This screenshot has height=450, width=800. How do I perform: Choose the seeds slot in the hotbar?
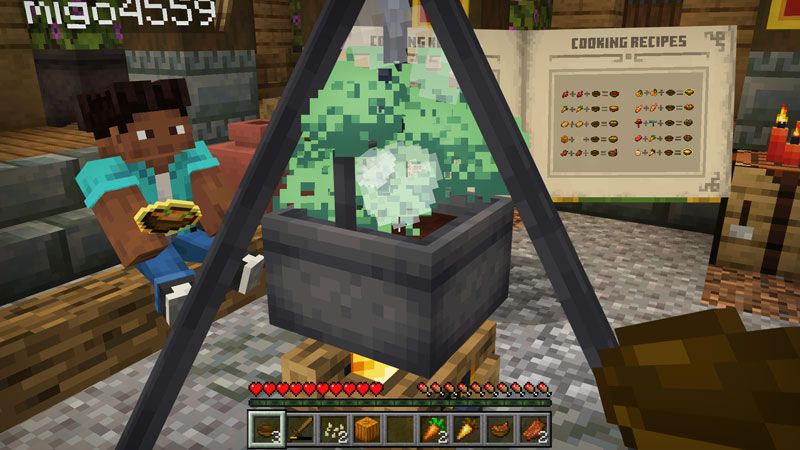(333, 430)
